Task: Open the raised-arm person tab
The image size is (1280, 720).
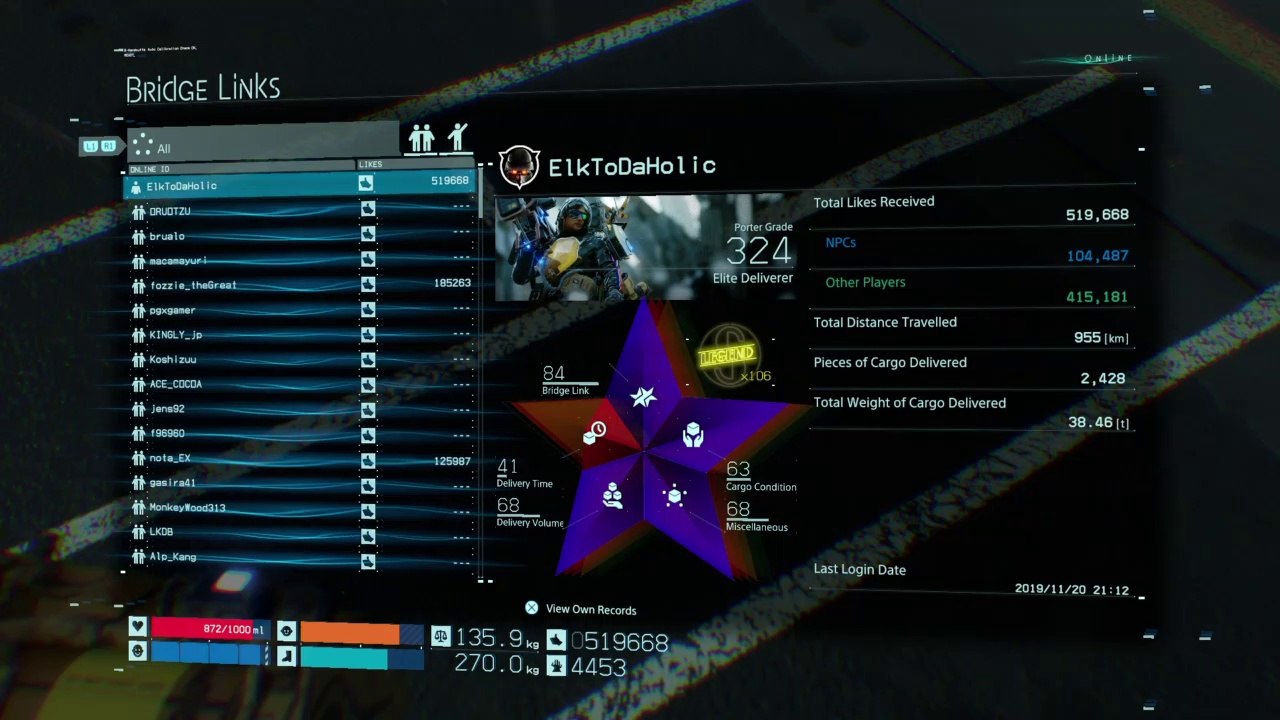Action: pos(458,138)
